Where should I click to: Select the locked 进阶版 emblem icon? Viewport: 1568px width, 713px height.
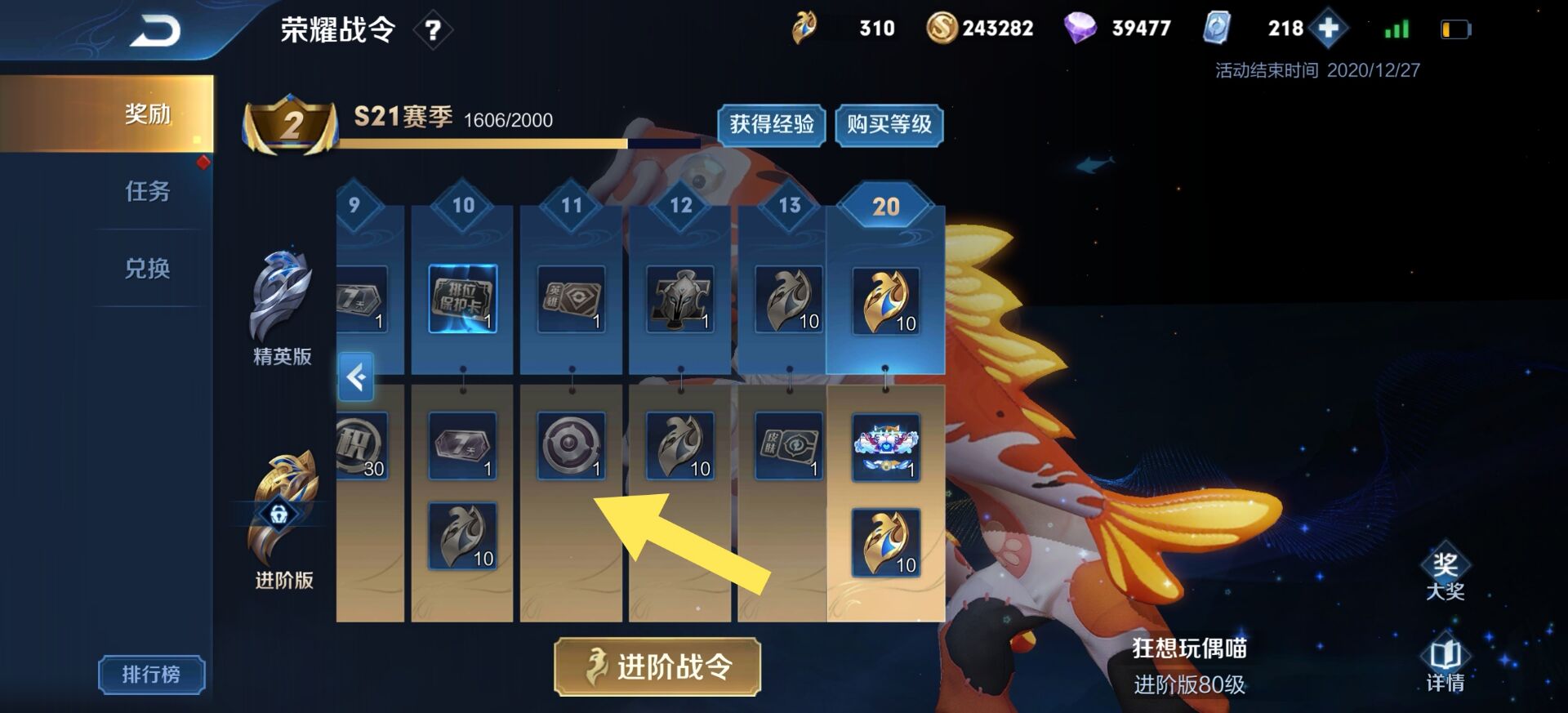[281, 515]
